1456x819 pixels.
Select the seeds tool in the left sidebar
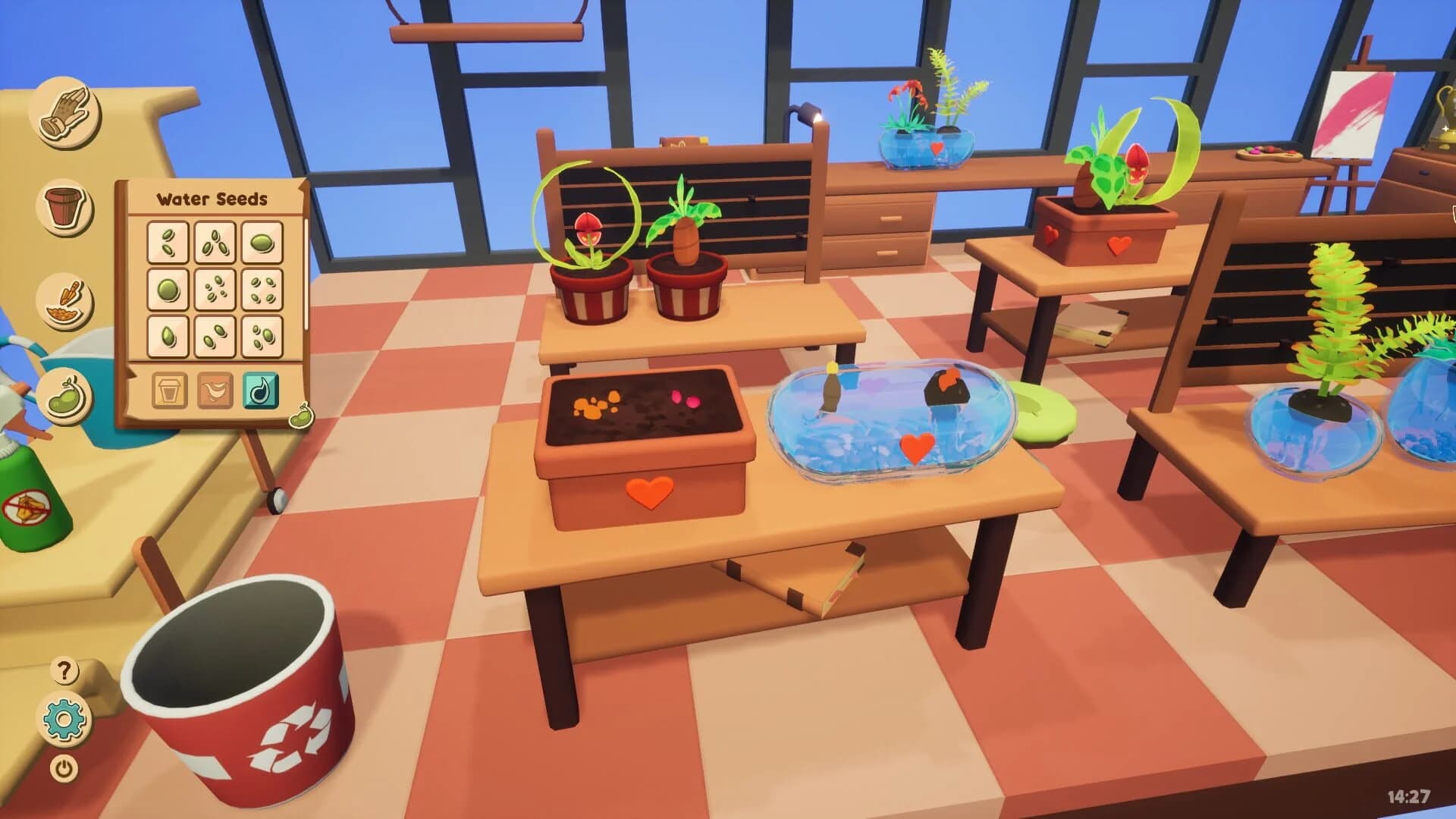[x=65, y=394]
